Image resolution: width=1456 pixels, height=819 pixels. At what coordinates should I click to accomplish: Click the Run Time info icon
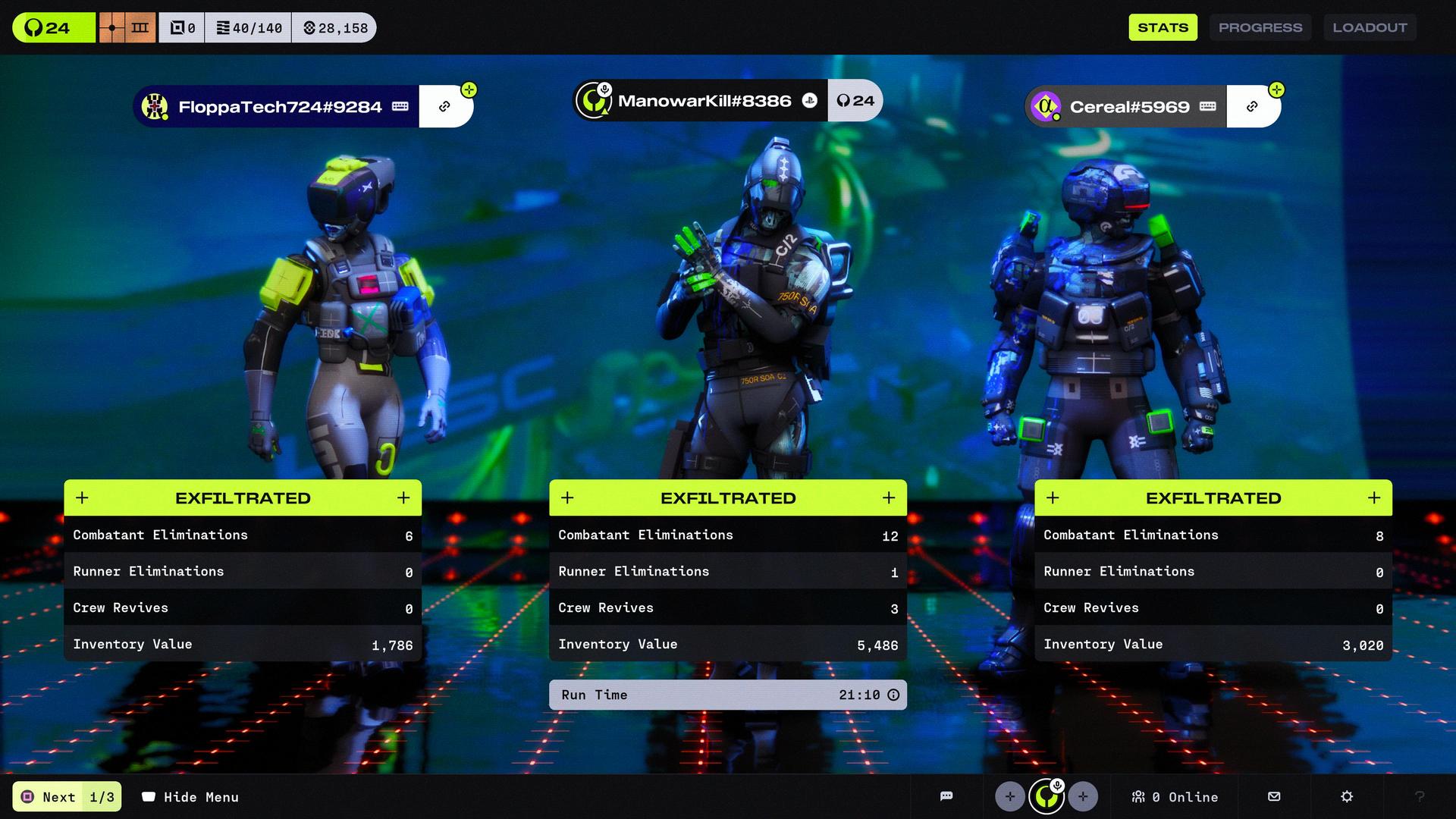(893, 695)
